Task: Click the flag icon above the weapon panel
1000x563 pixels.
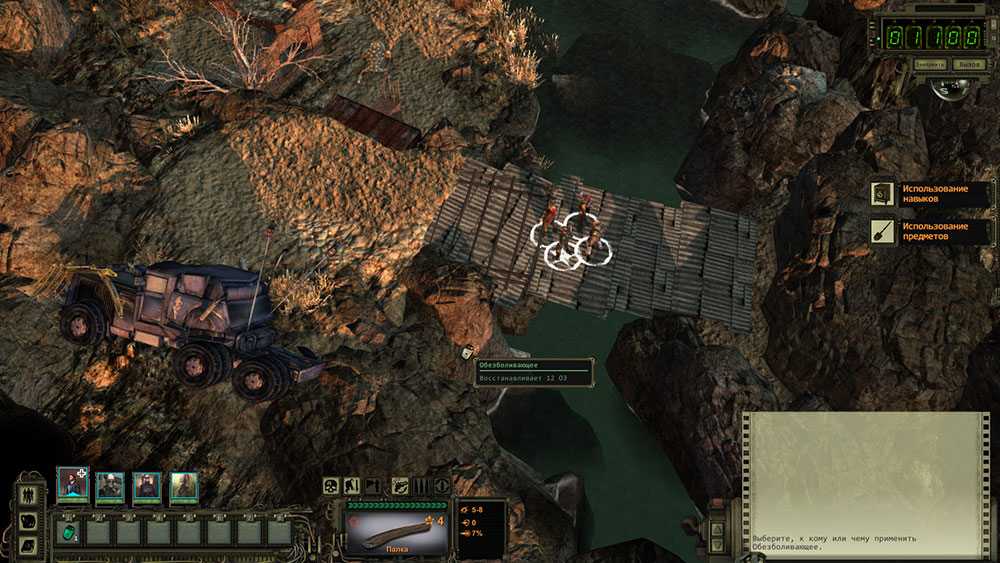Action: 375,486
